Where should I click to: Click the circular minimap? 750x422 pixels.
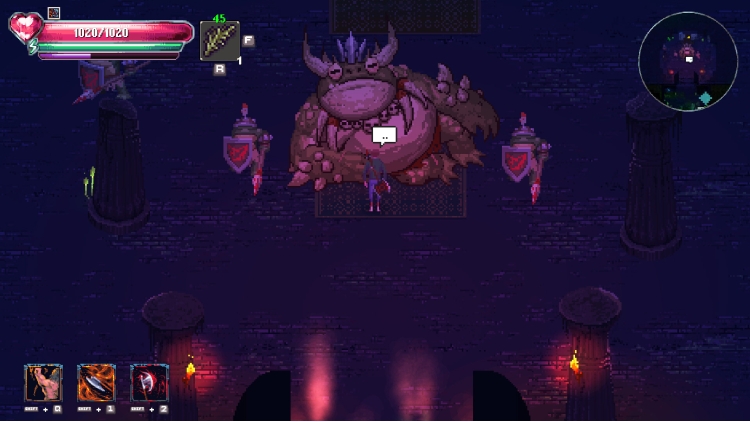pos(688,61)
